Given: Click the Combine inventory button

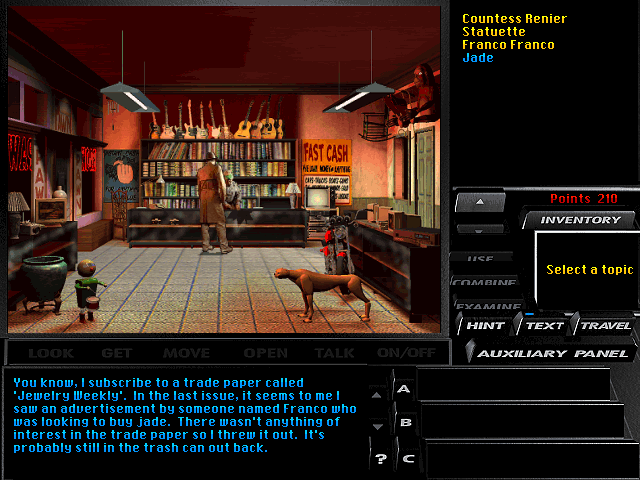Looking at the screenshot, I should 484,283.
